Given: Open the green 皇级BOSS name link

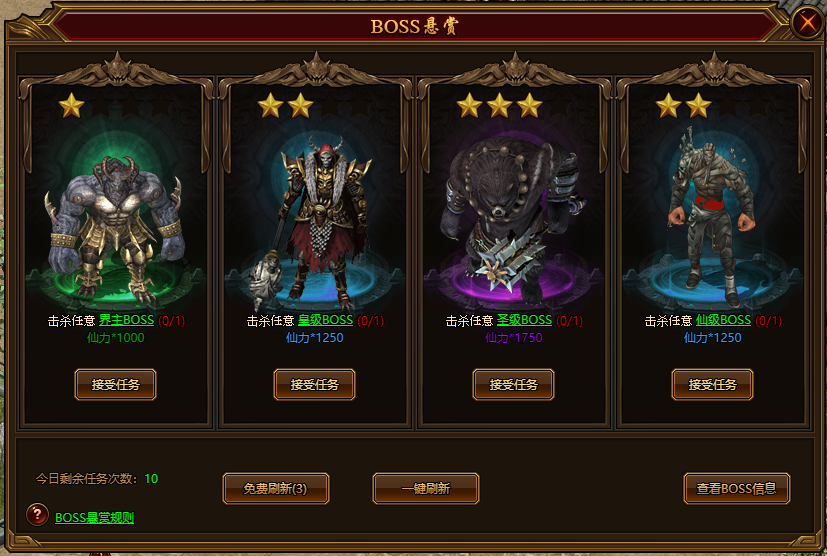Looking at the screenshot, I should [x=325, y=321].
